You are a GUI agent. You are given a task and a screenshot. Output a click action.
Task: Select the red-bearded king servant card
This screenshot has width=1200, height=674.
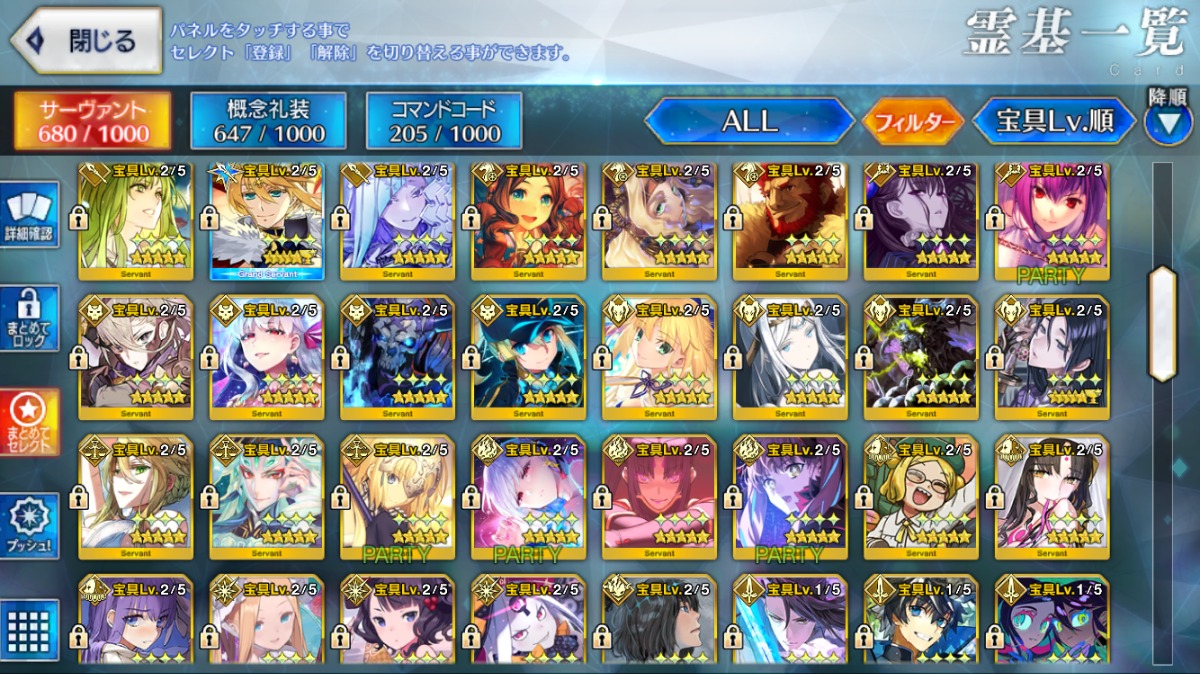[x=790, y=220]
